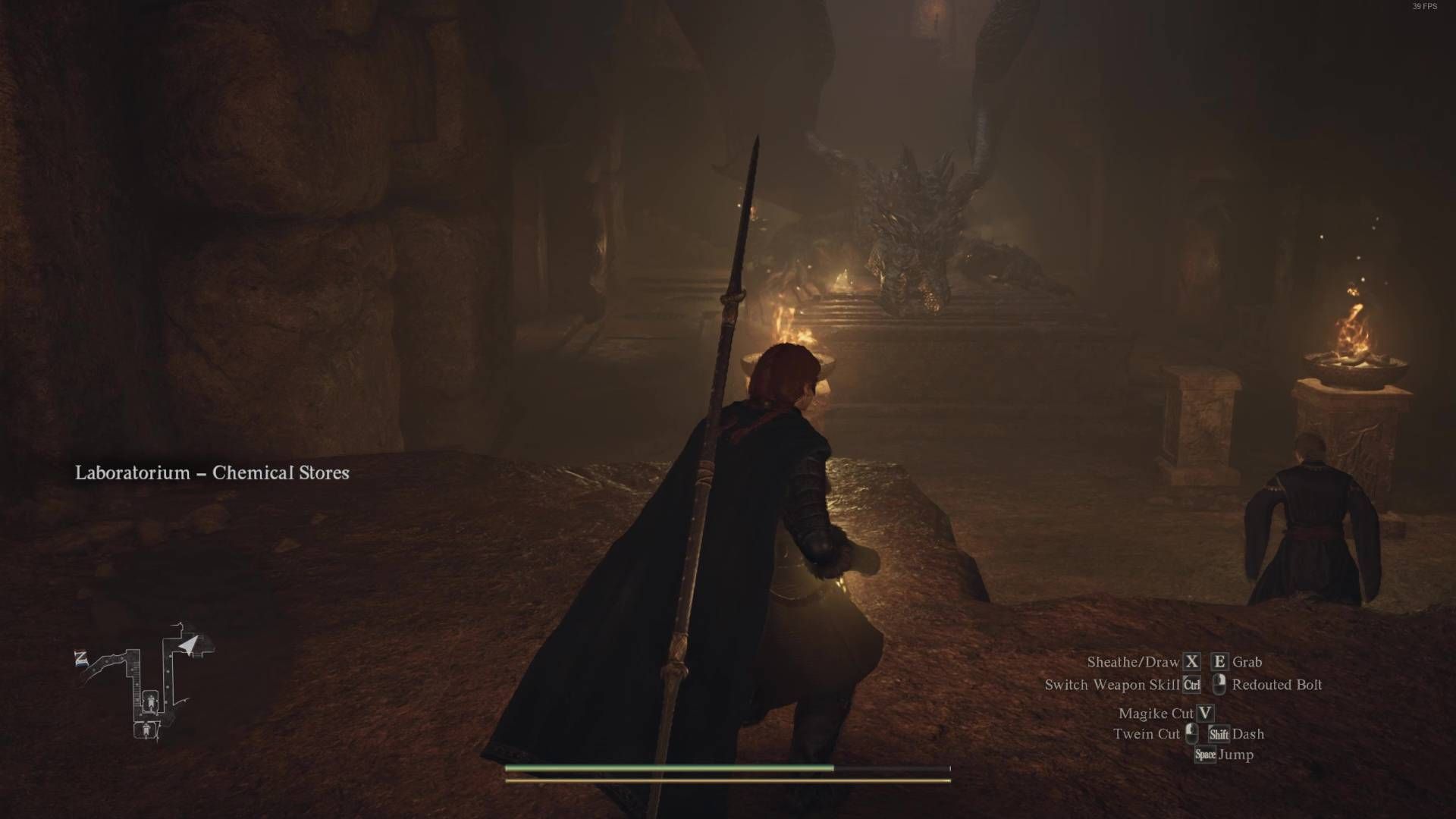Select the X key icon beside Sheathe/Draw
This screenshot has width=1456, height=819.
pos(1191,661)
